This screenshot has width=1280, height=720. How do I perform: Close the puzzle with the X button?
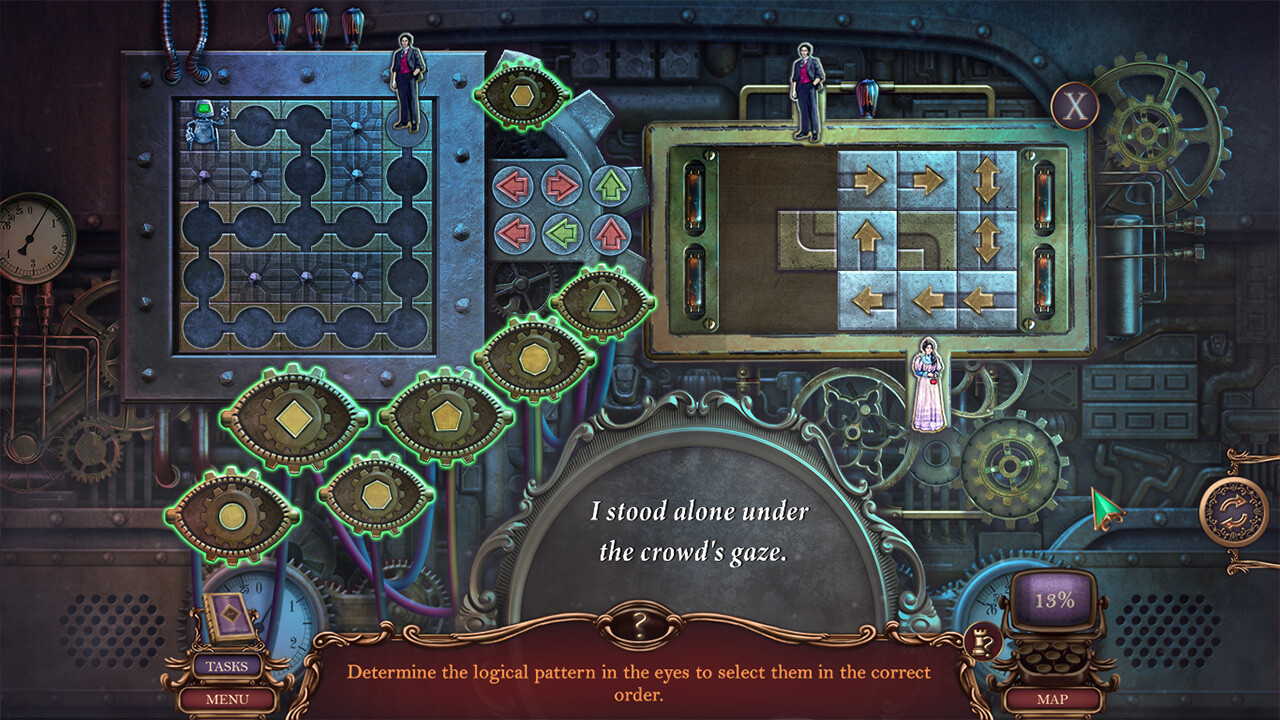pos(1074,107)
